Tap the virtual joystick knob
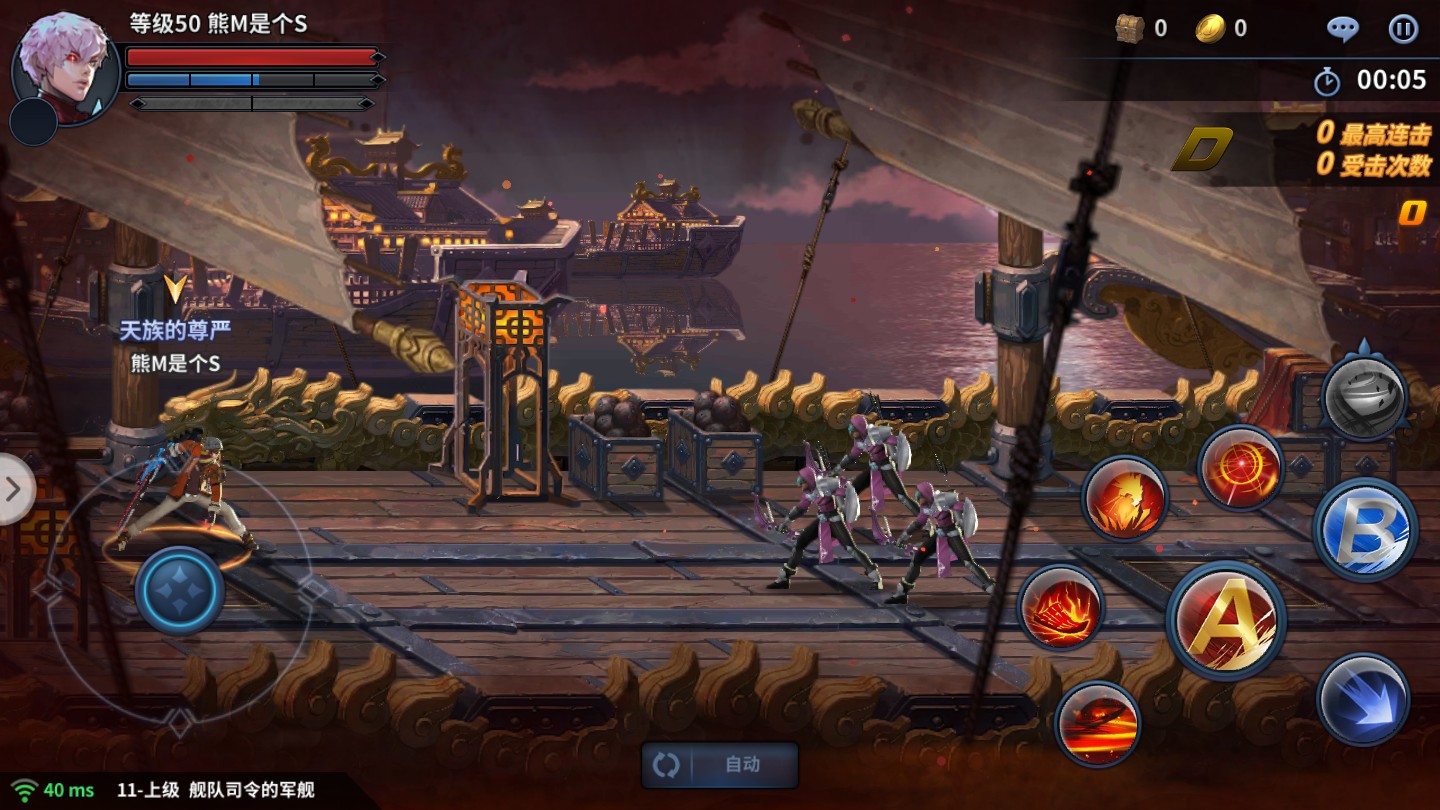This screenshot has height=810, width=1440. pyautogui.click(x=180, y=590)
